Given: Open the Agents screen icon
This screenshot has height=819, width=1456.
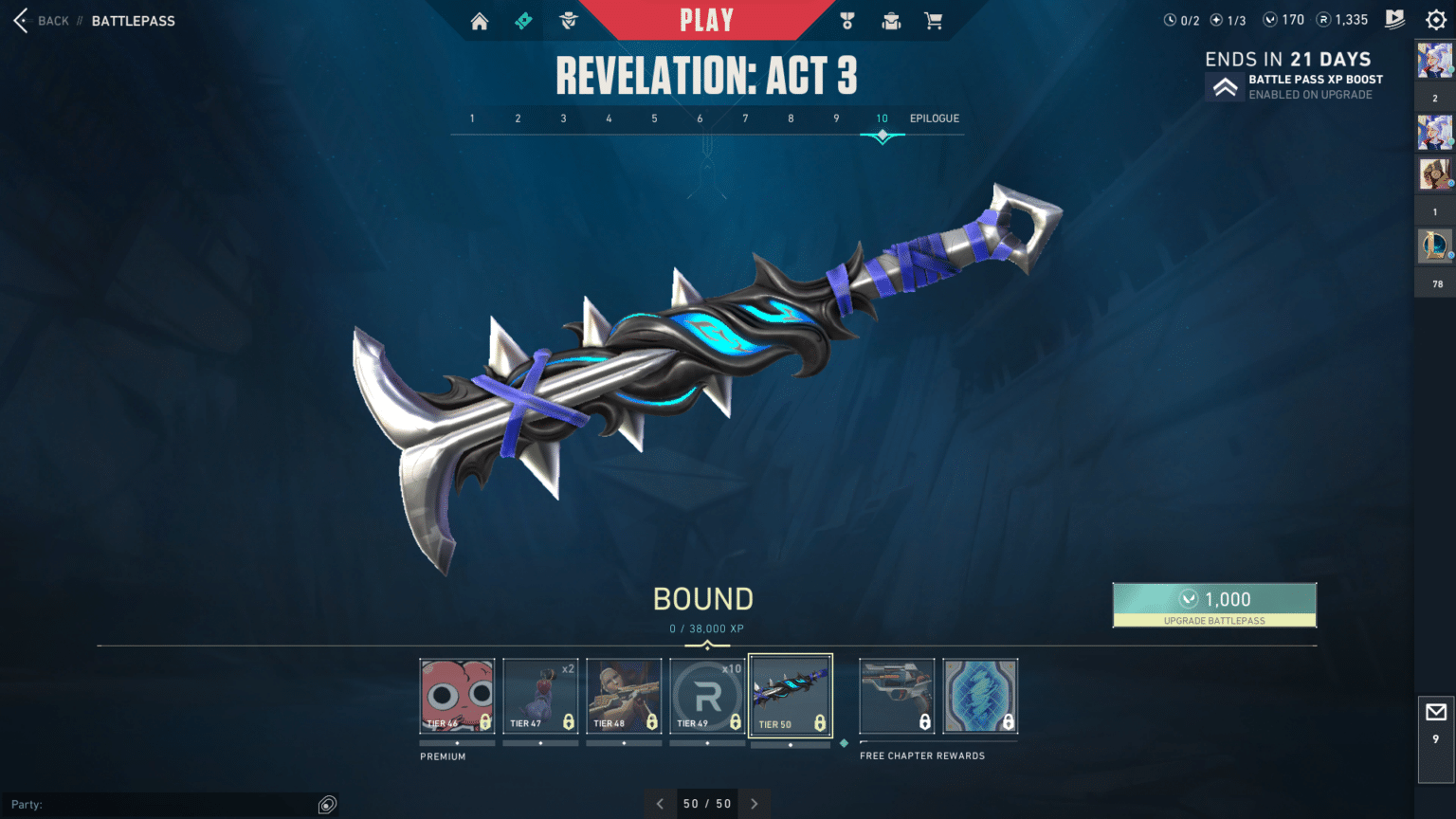Looking at the screenshot, I should [567, 19].
